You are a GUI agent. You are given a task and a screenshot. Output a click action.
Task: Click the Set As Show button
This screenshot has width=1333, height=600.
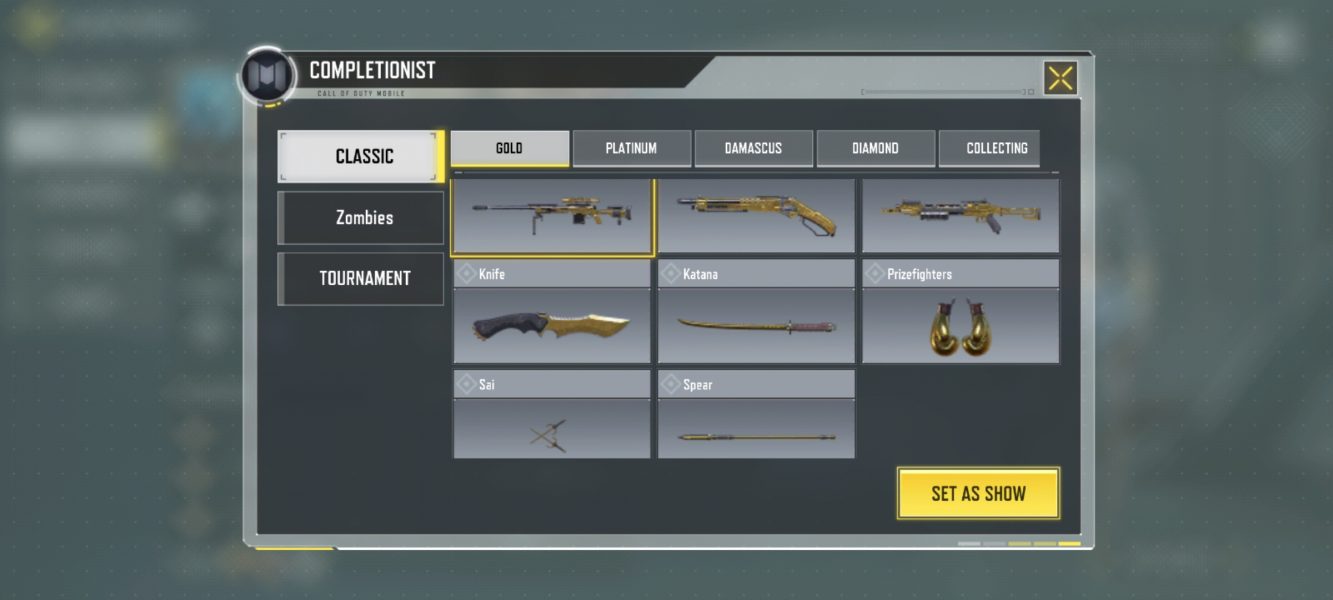coord(978,493)
